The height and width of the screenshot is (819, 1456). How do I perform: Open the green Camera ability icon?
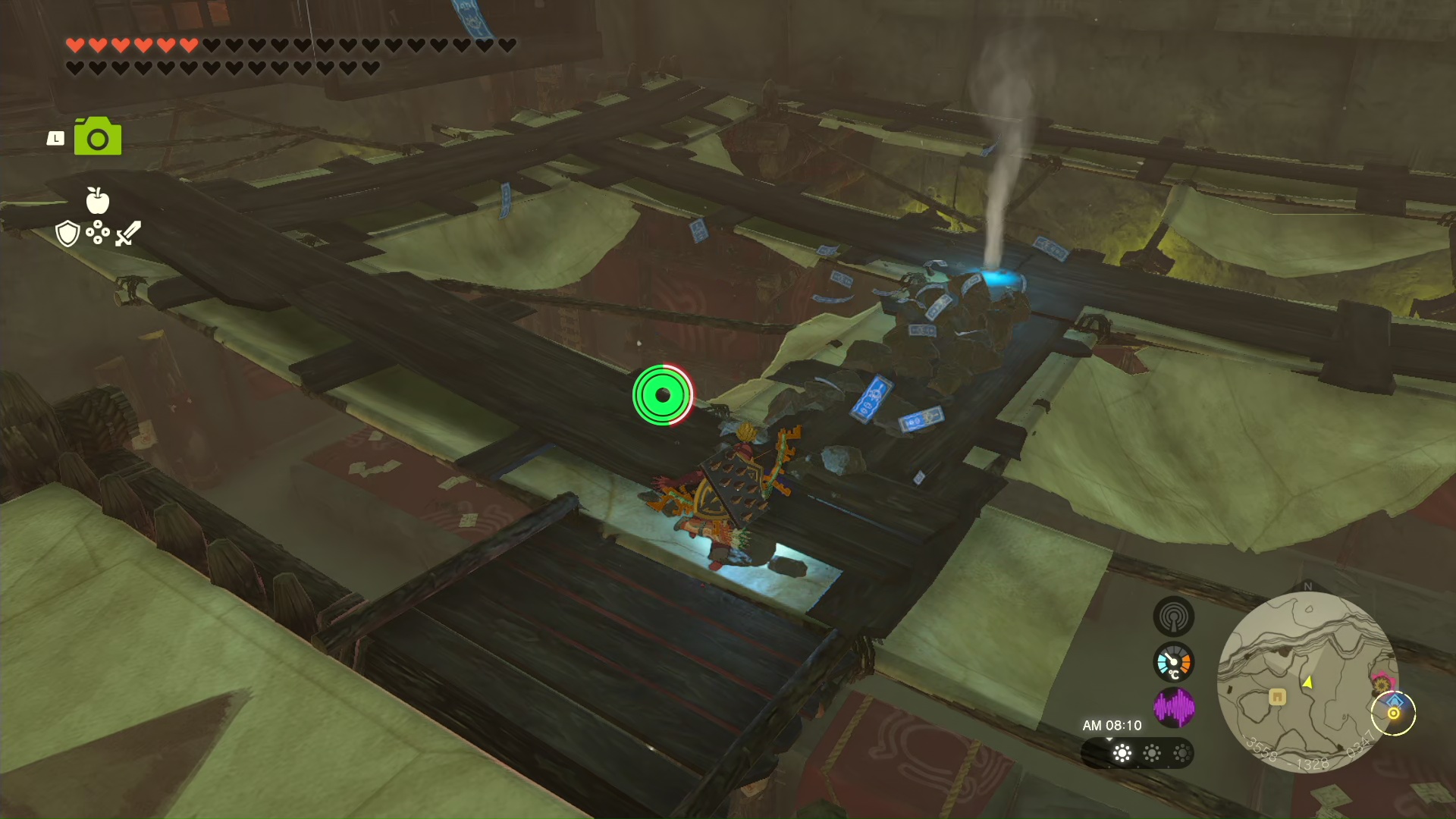(x=98, y=137)
